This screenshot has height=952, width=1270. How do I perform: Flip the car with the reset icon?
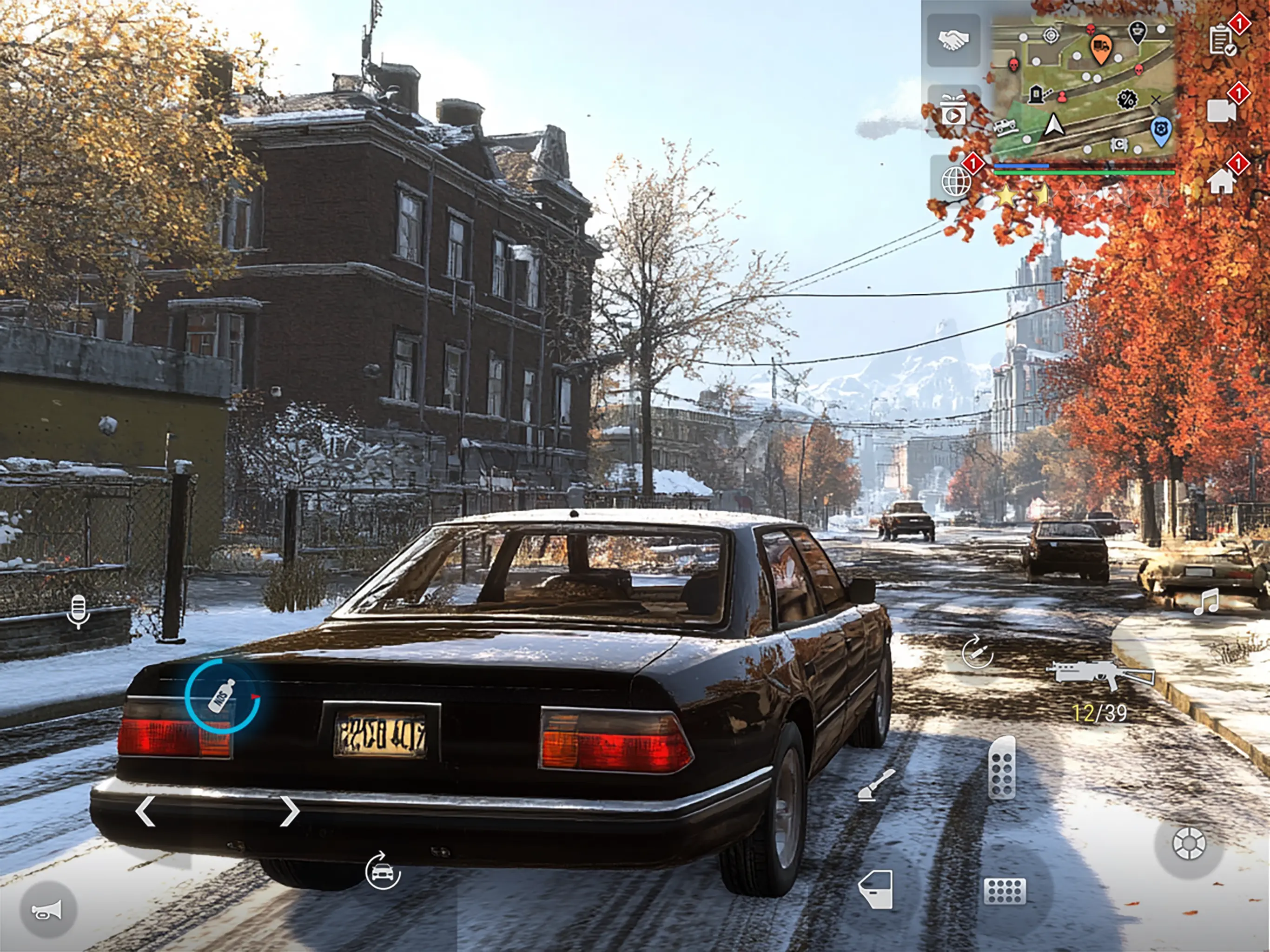pyautogui.click(x=383, y=872)
